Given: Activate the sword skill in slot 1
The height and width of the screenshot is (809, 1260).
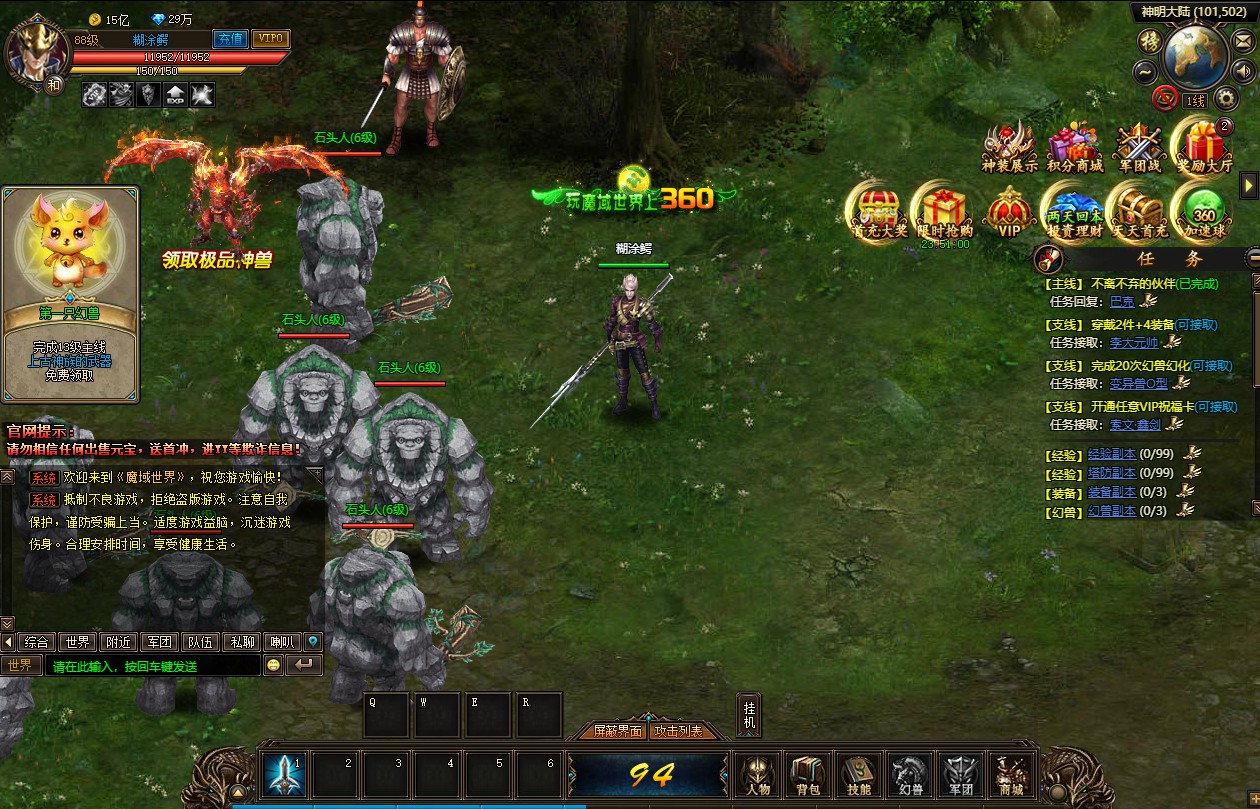Looking at the screenshot, I should tap(284, 773).
